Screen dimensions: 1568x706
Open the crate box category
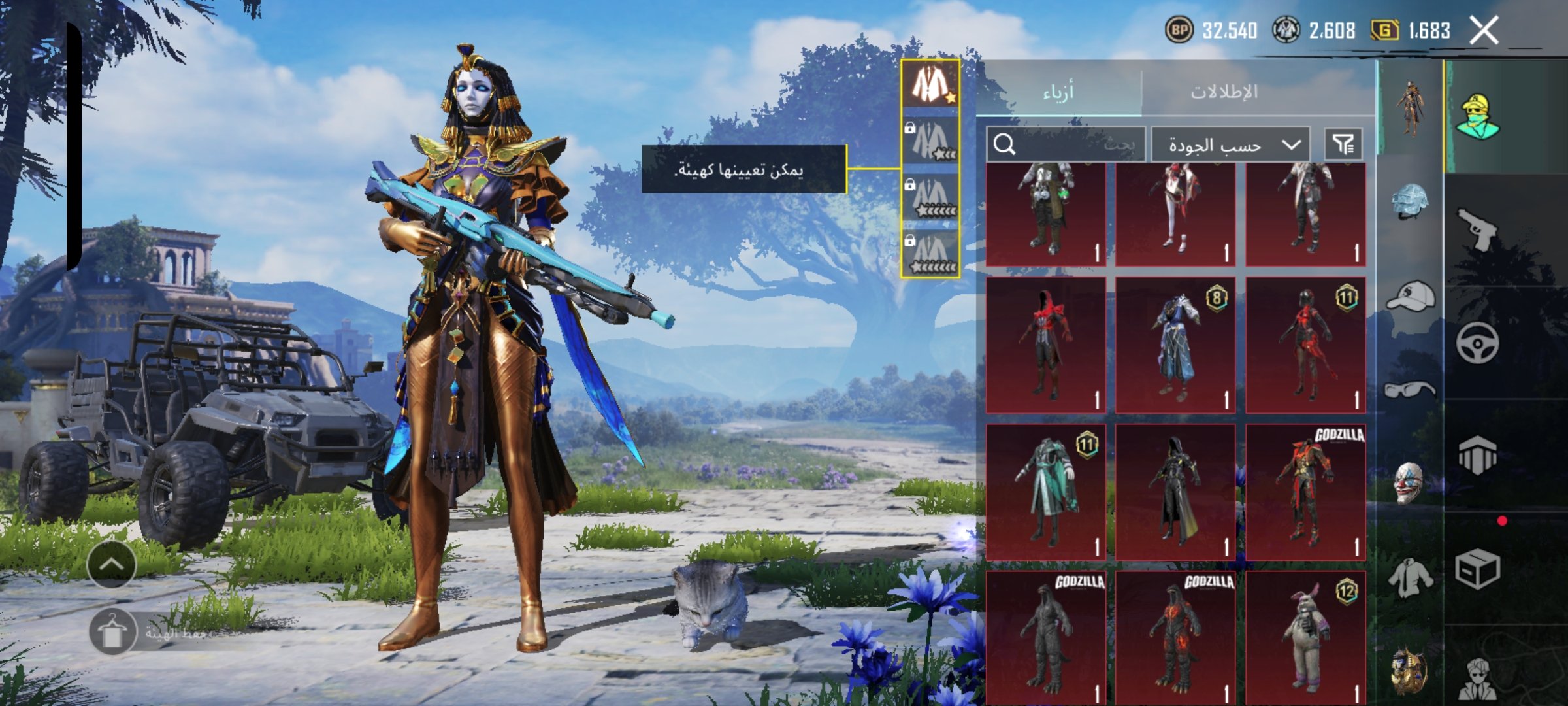(x=1478, y=569)
